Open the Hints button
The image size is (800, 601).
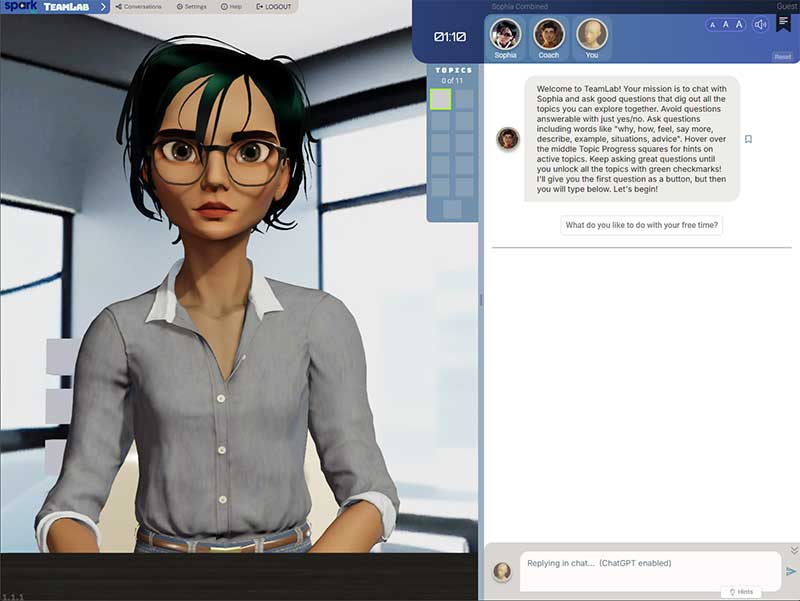(x=741, y=592)
